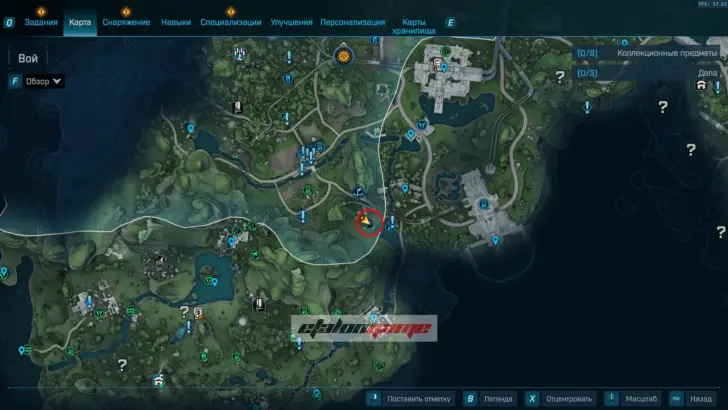Image resolution: width=728 pixels, height=410 pixels.
Task: Go to the Улучшения tab
Action: pyautogui.click(x=291, y=22)
